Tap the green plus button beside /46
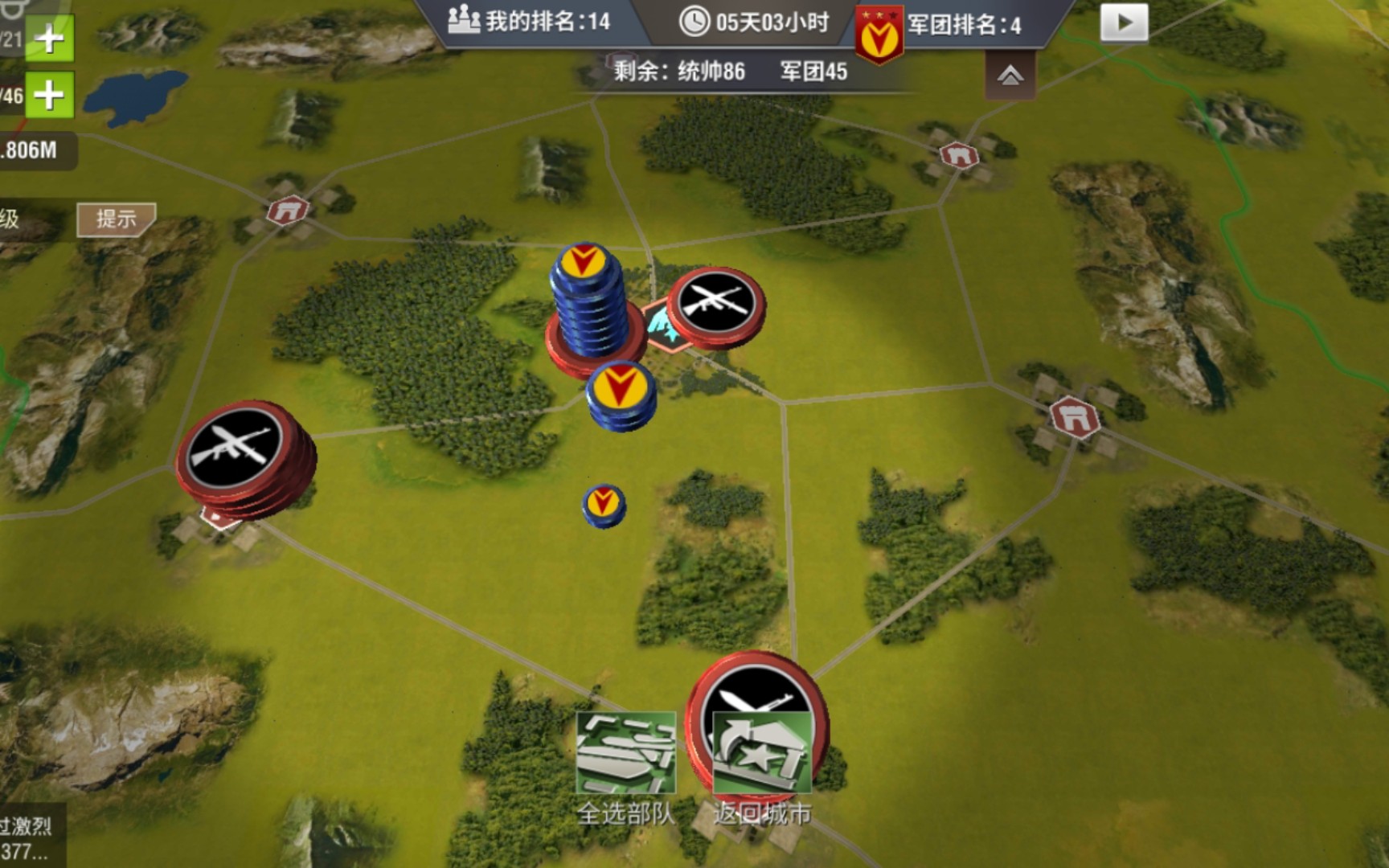 tap(50, 95)
